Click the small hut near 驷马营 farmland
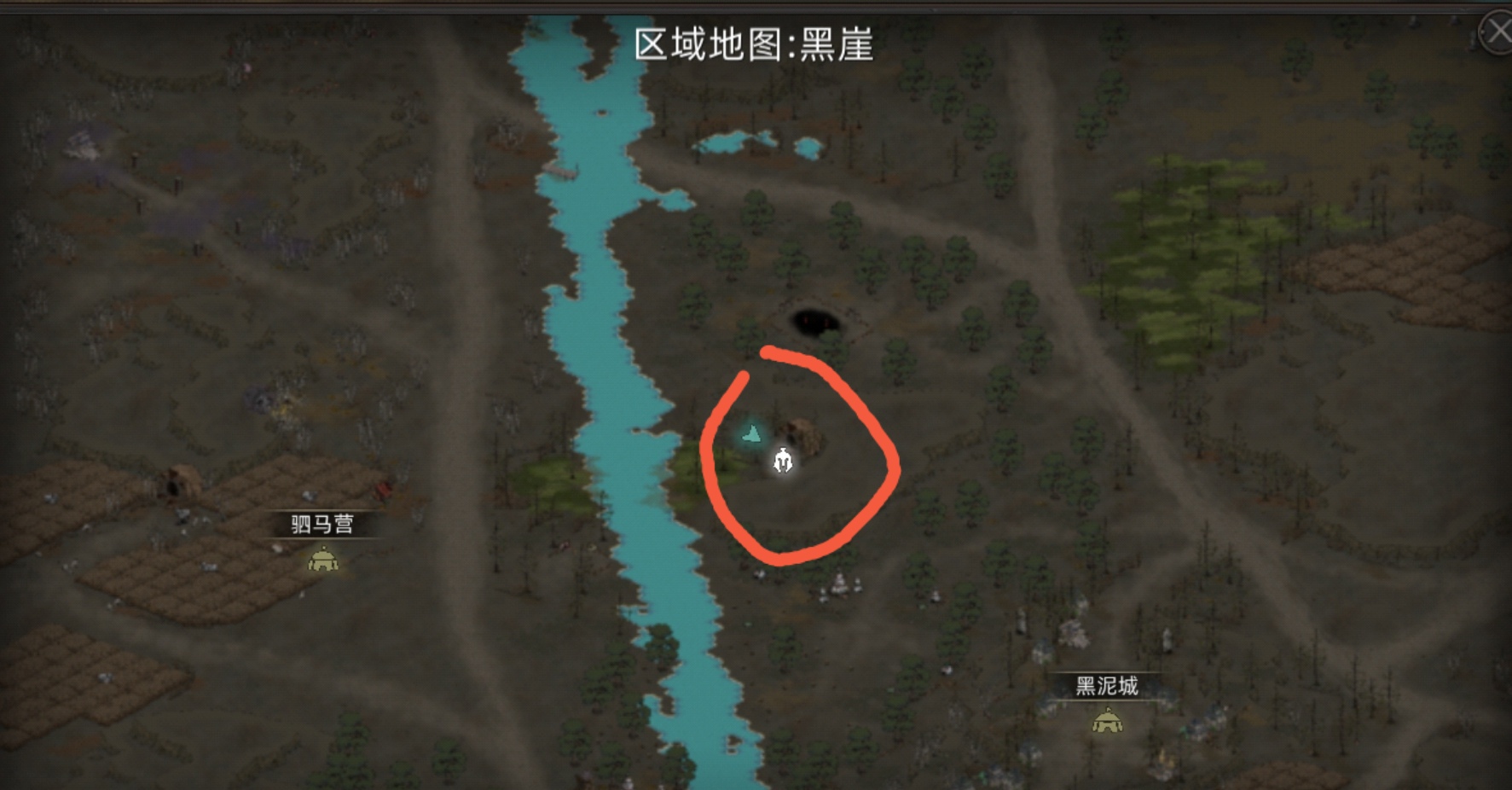The image size is (1512, 790). click(179, 484)
